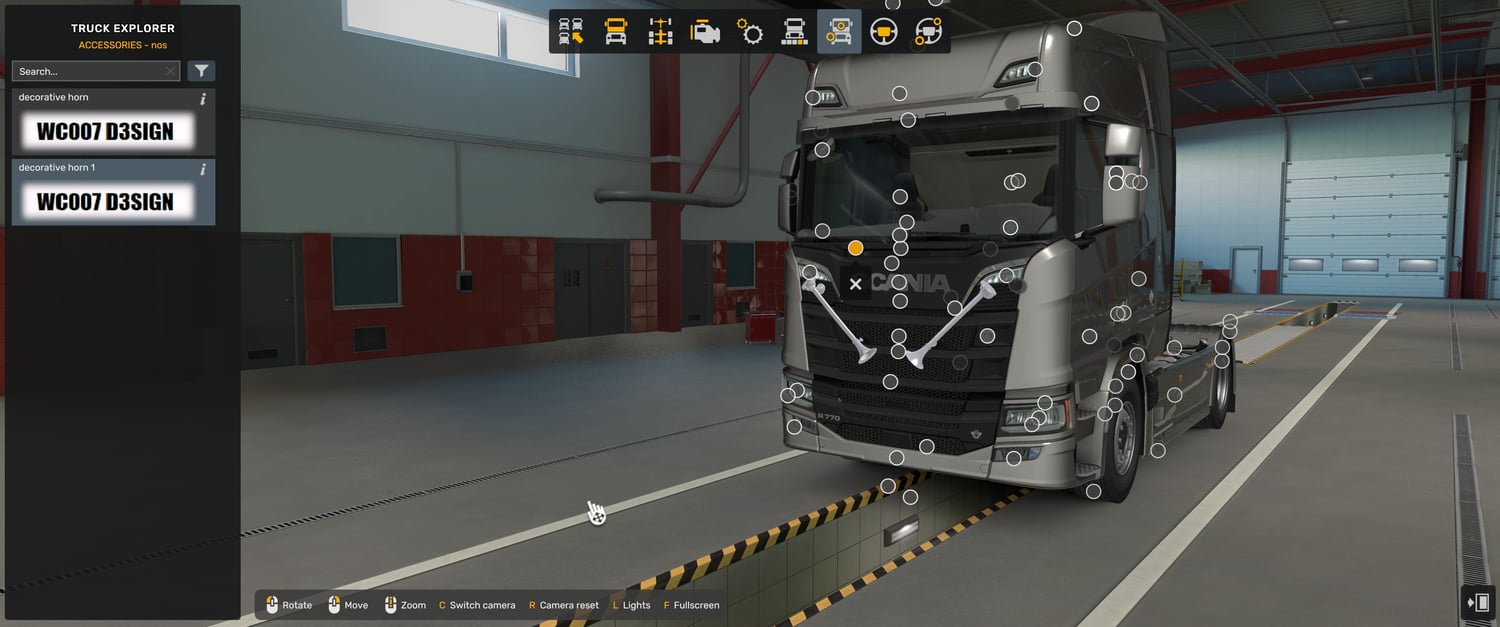
Task: Select the yellow cabin category icon
Action: pyautogui.click(x=616, y=32)
